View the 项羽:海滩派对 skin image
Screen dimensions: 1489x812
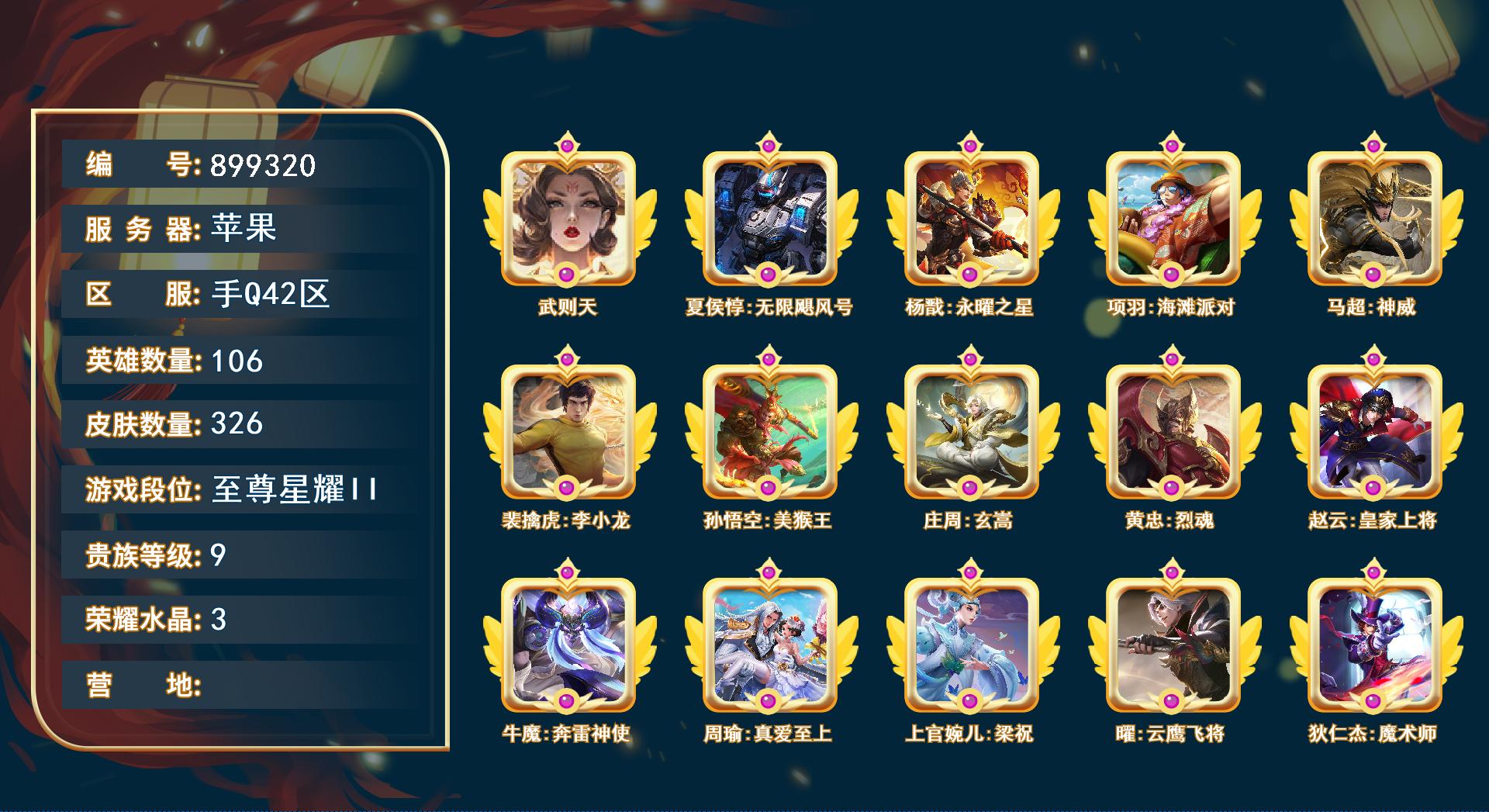coord(1175,217)
